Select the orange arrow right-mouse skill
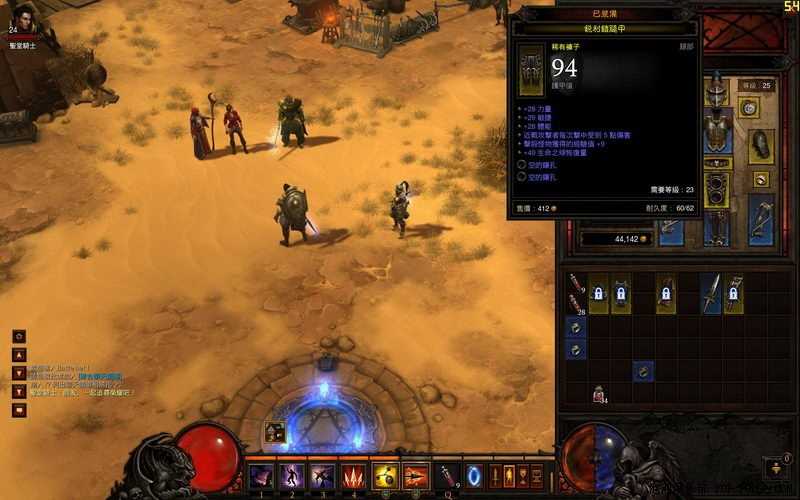Viewport: 800px width, 500px height. [x=416, y=476]
